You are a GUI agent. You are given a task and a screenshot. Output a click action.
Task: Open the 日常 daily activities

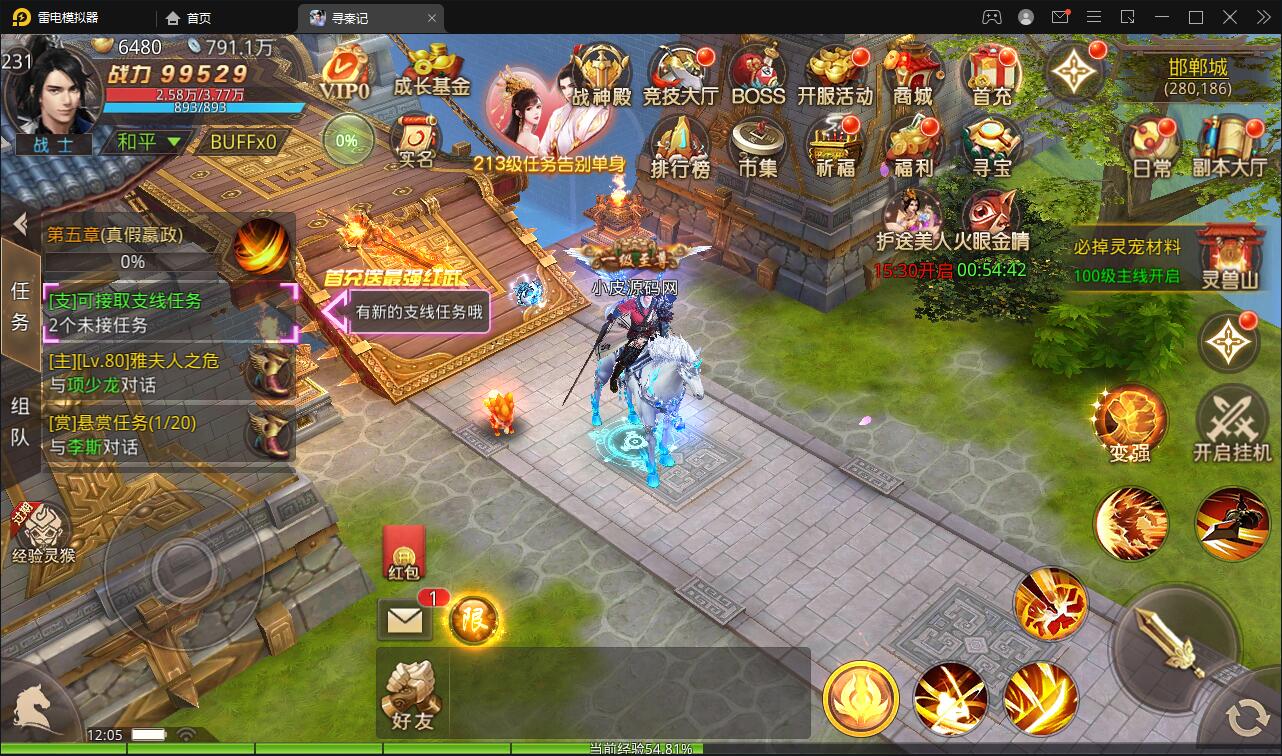[1152, 147]
